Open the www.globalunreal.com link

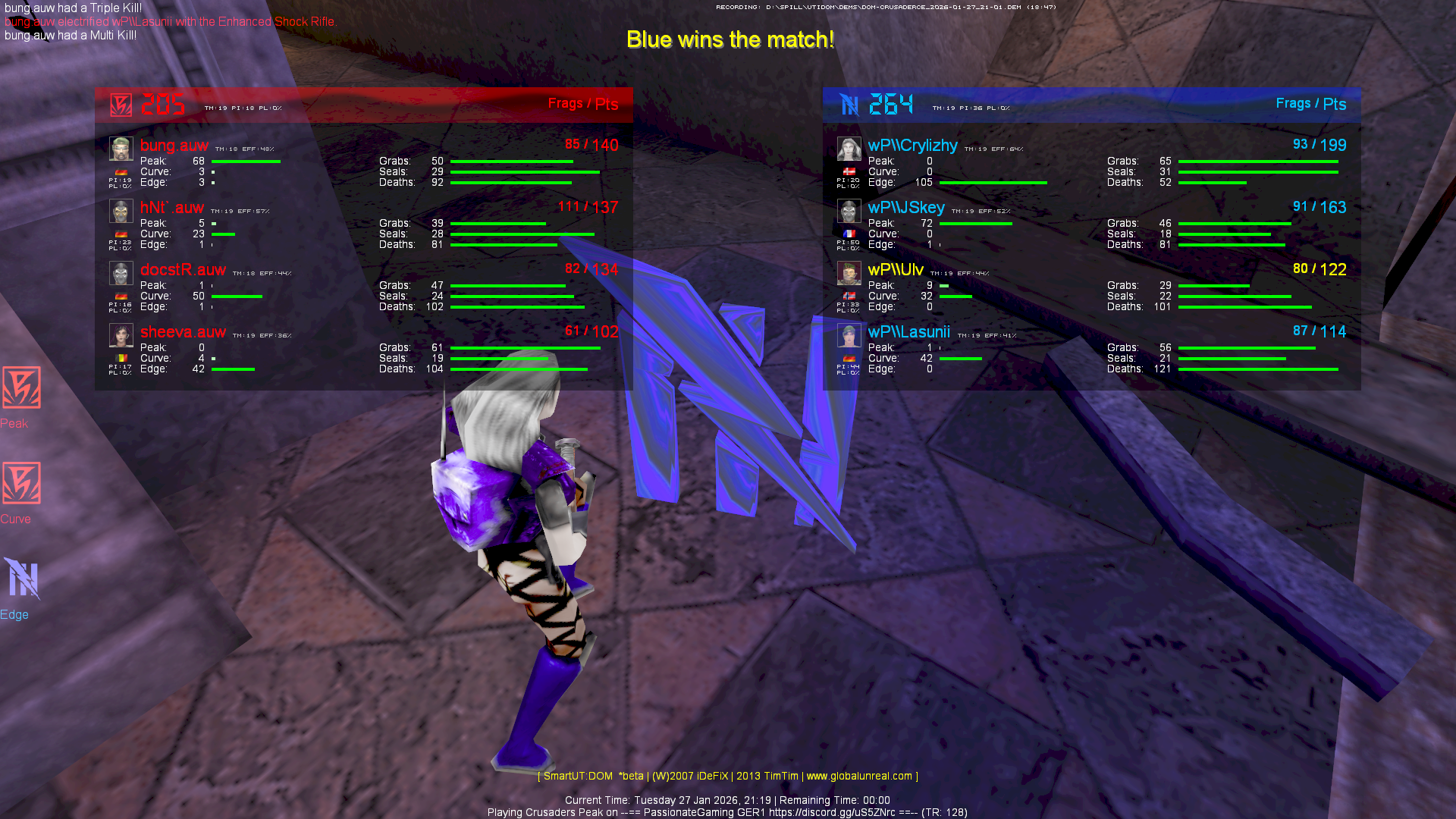(859, 776)
